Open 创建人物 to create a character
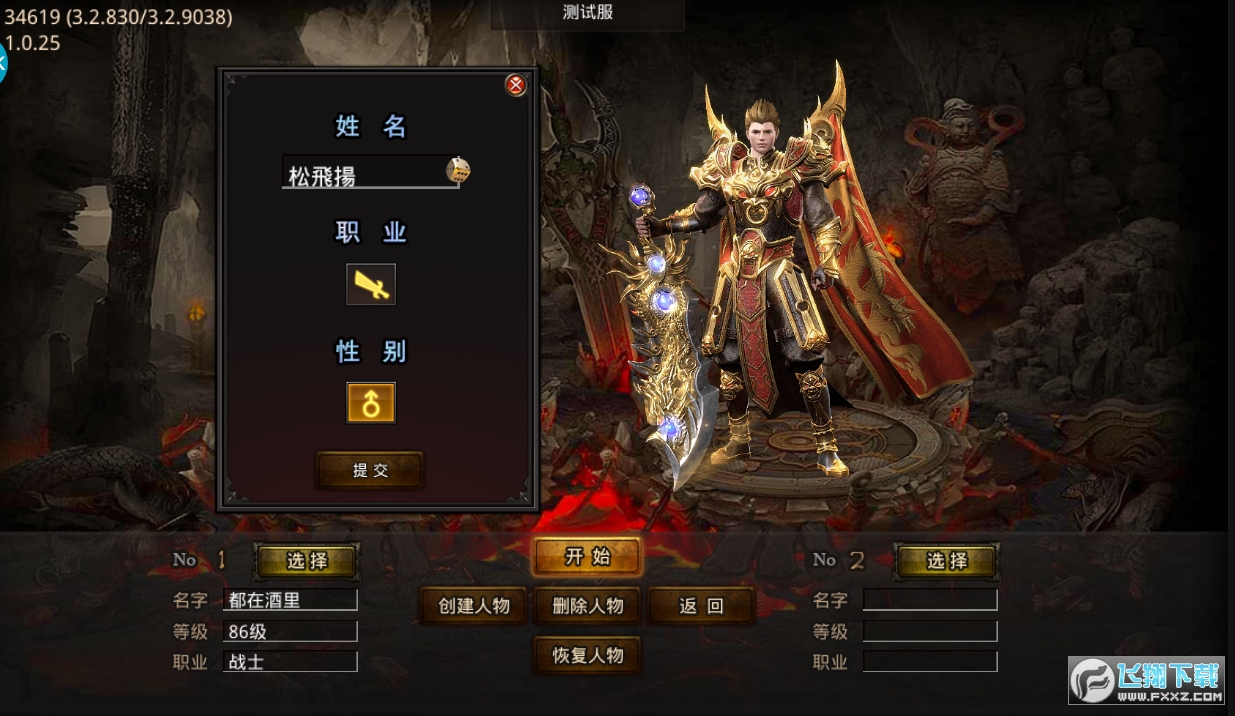 click(x=474, y=606)
